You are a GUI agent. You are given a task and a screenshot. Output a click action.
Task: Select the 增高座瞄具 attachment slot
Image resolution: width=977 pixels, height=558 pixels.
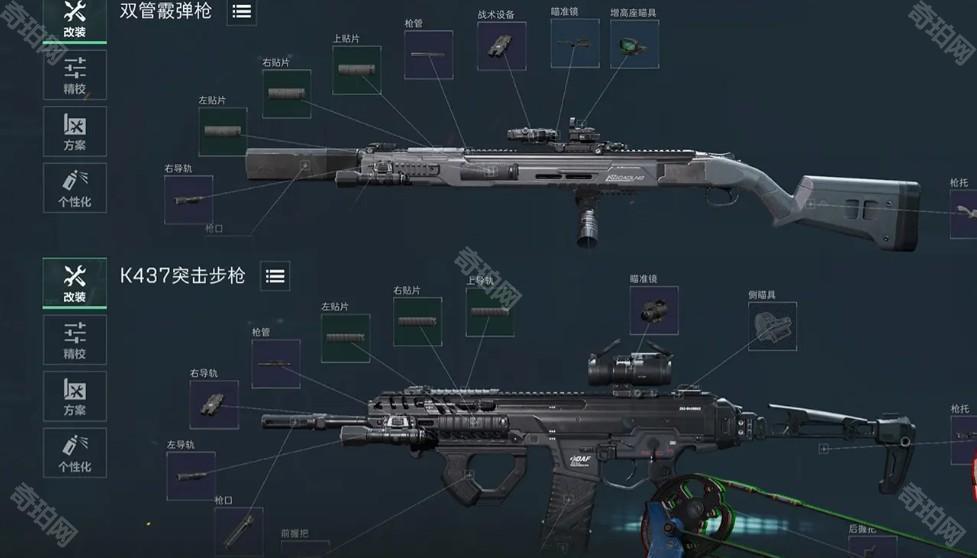[634, 45]
